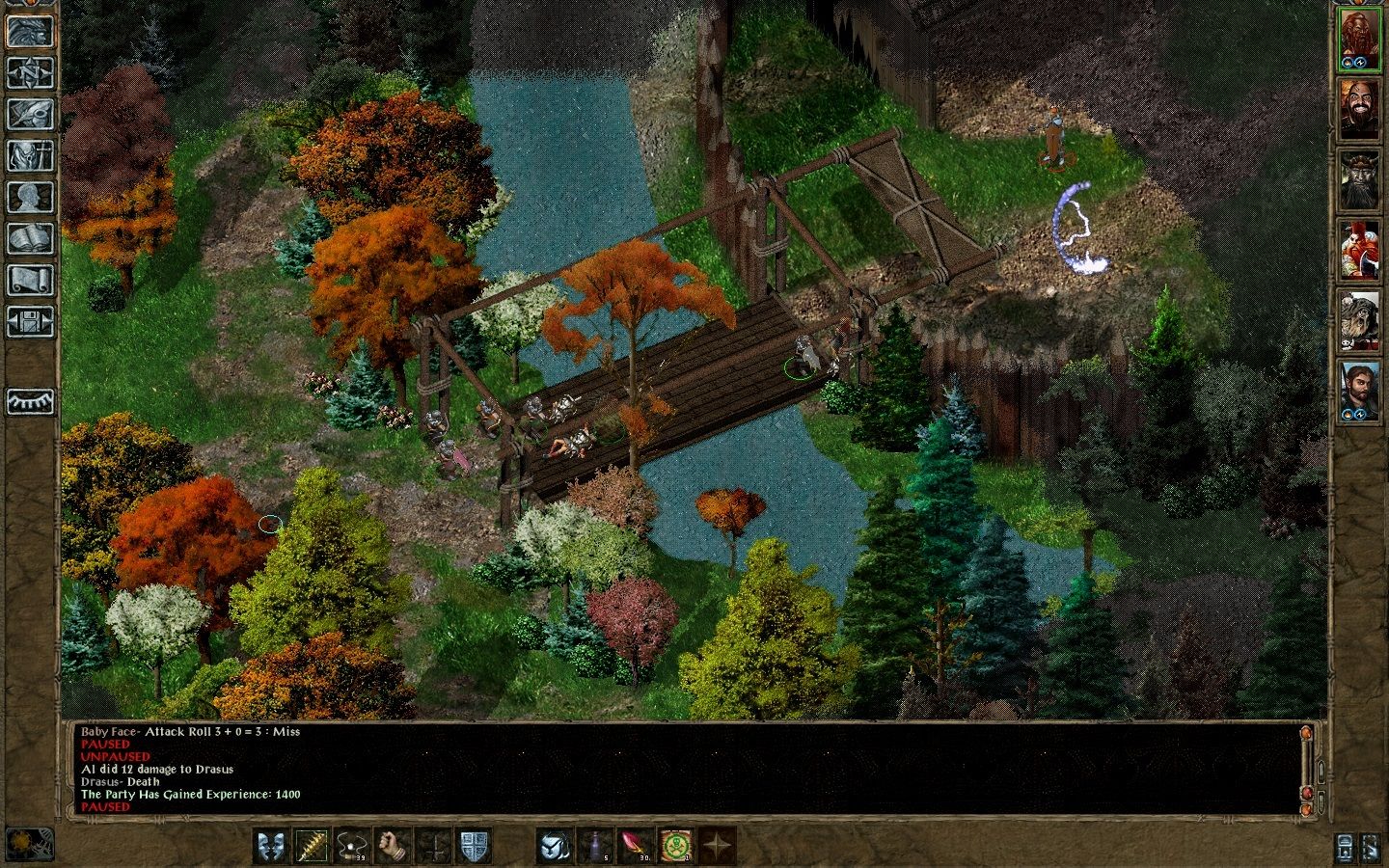Screen dimensions: 1389x868
Task: Use the potion bottle quick item
Action: tap(595, 846)
